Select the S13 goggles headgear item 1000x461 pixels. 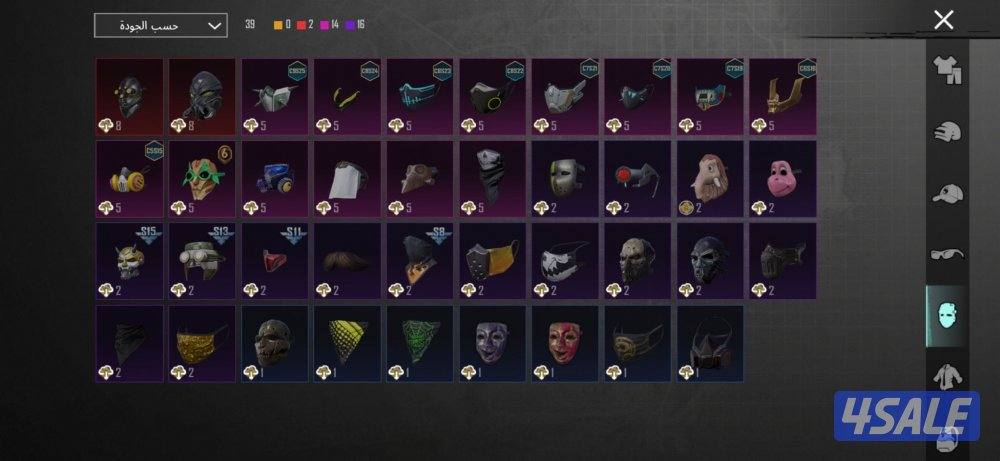[202, 261]
